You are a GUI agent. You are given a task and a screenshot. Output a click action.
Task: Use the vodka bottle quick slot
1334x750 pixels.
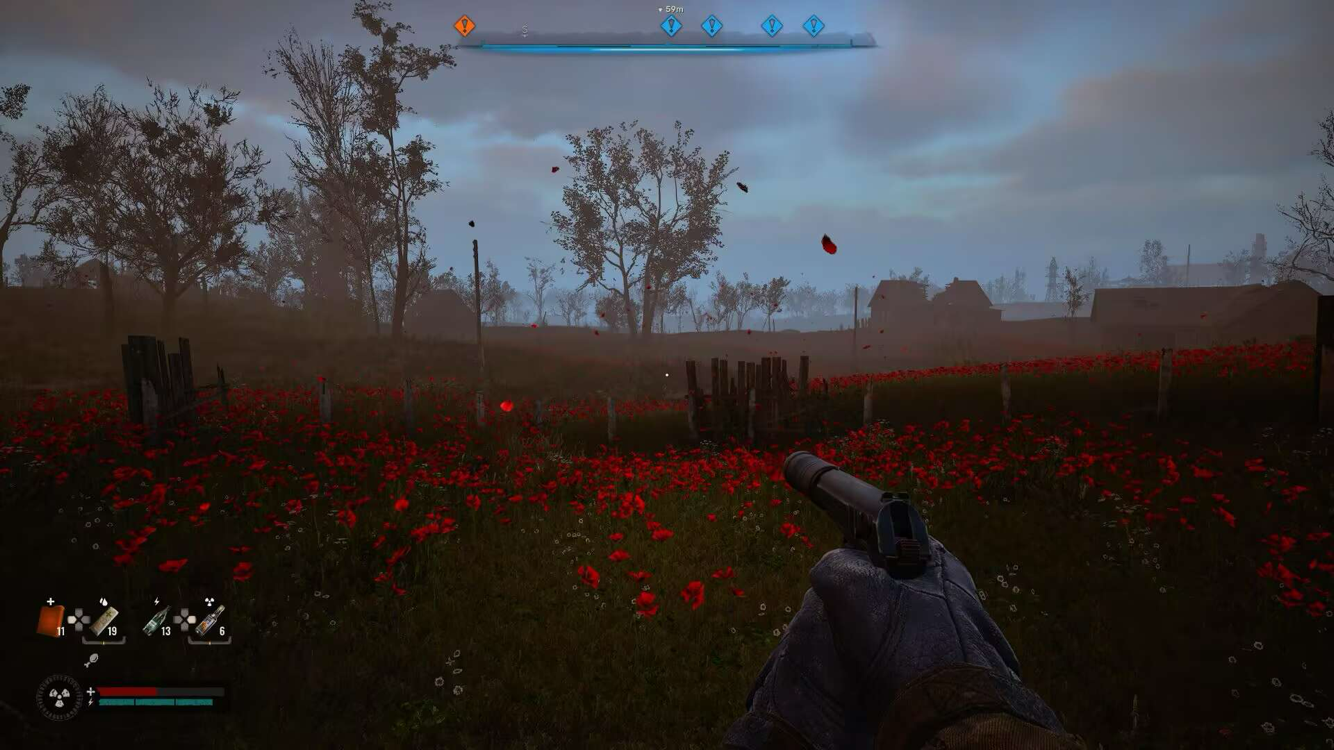(209, 620)
